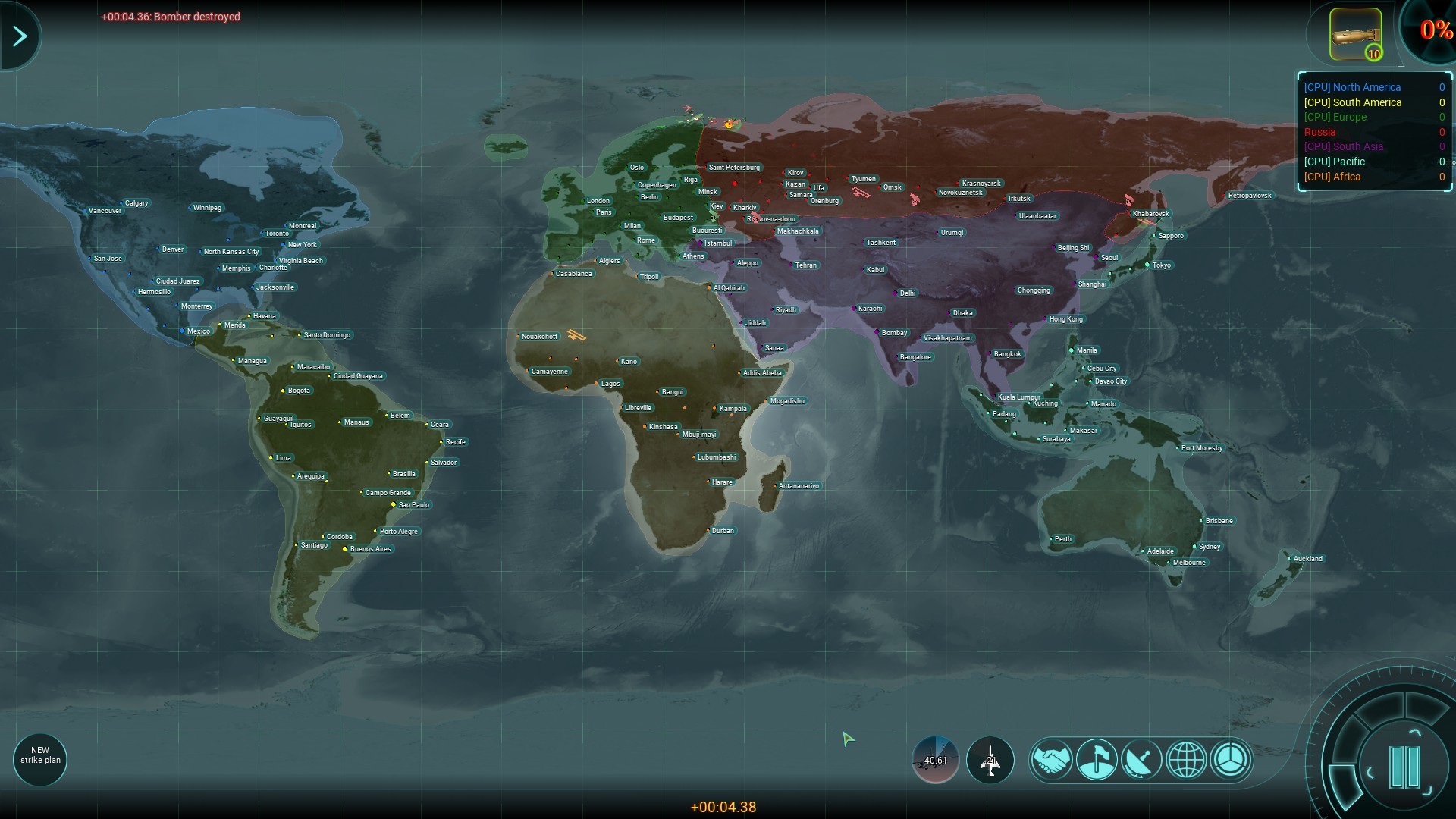The width and height of the screenshot is (1456, 819).
Task: Select the wheel icon at the toolbar's right end
Action: [1232, 760]
